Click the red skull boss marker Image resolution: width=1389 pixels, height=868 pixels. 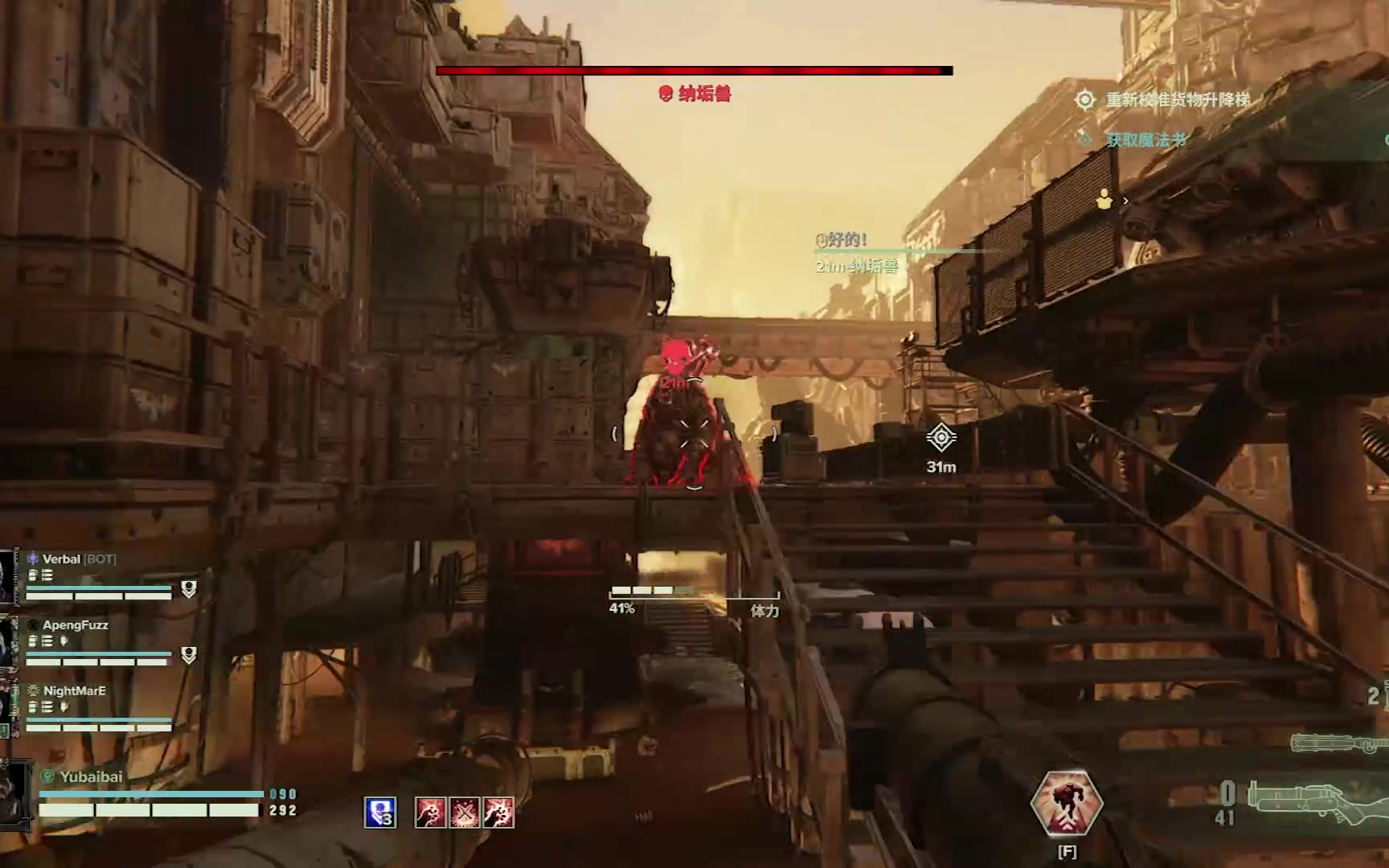pyautogui.click(x=675, y=356)
